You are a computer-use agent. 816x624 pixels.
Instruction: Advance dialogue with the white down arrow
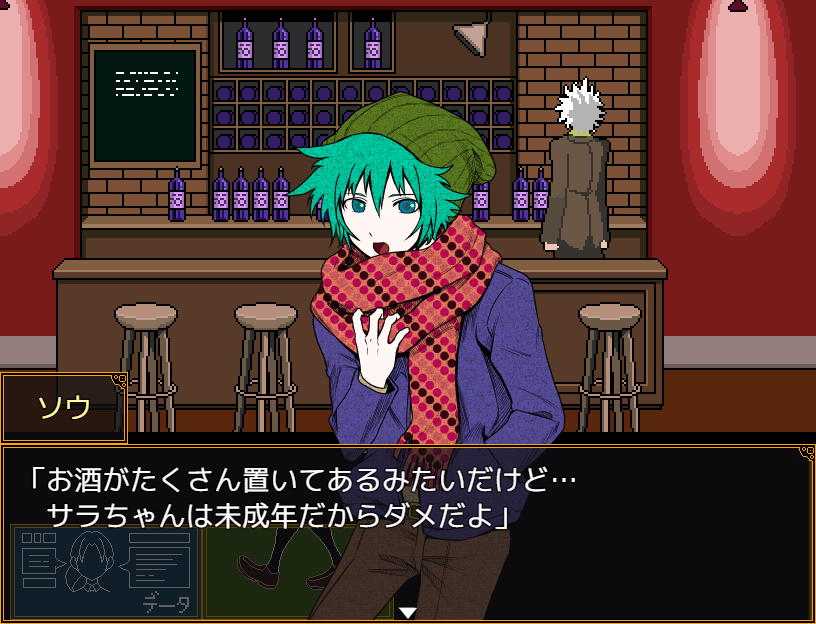(x=407, y=612)
